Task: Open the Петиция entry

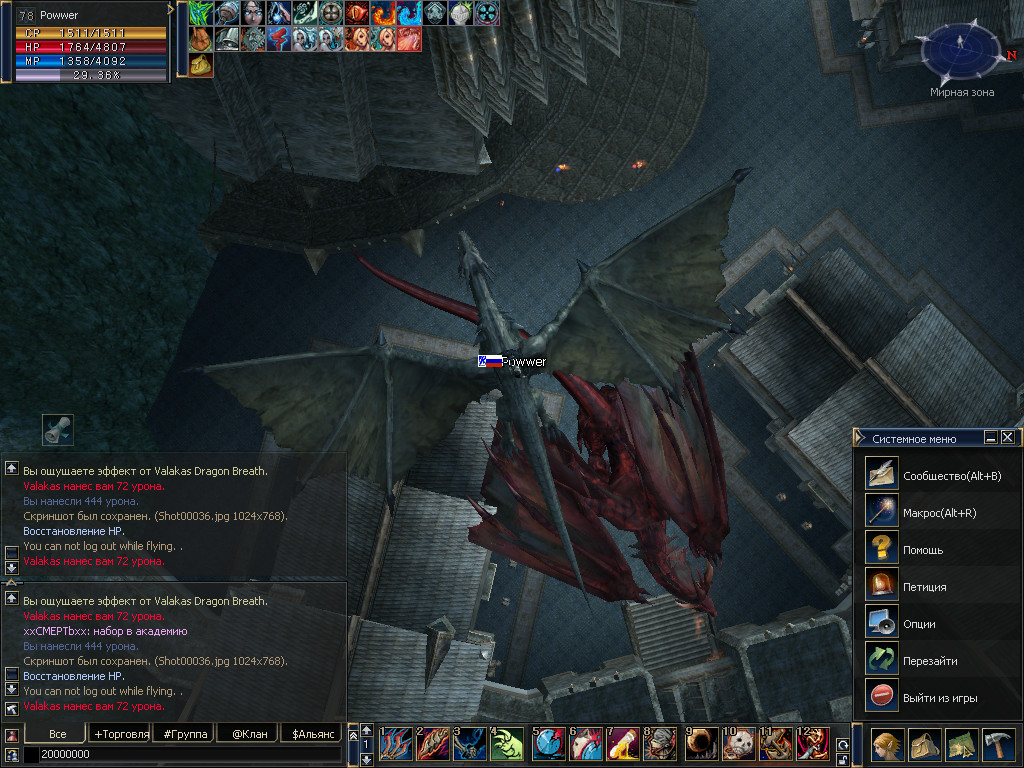Action: [x=924, y=586]
